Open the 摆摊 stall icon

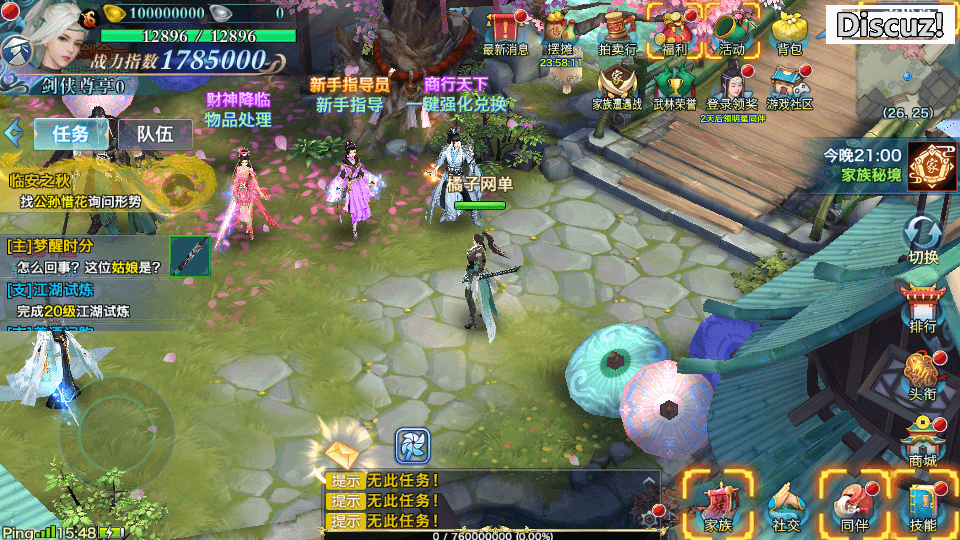tap(560, 30)
